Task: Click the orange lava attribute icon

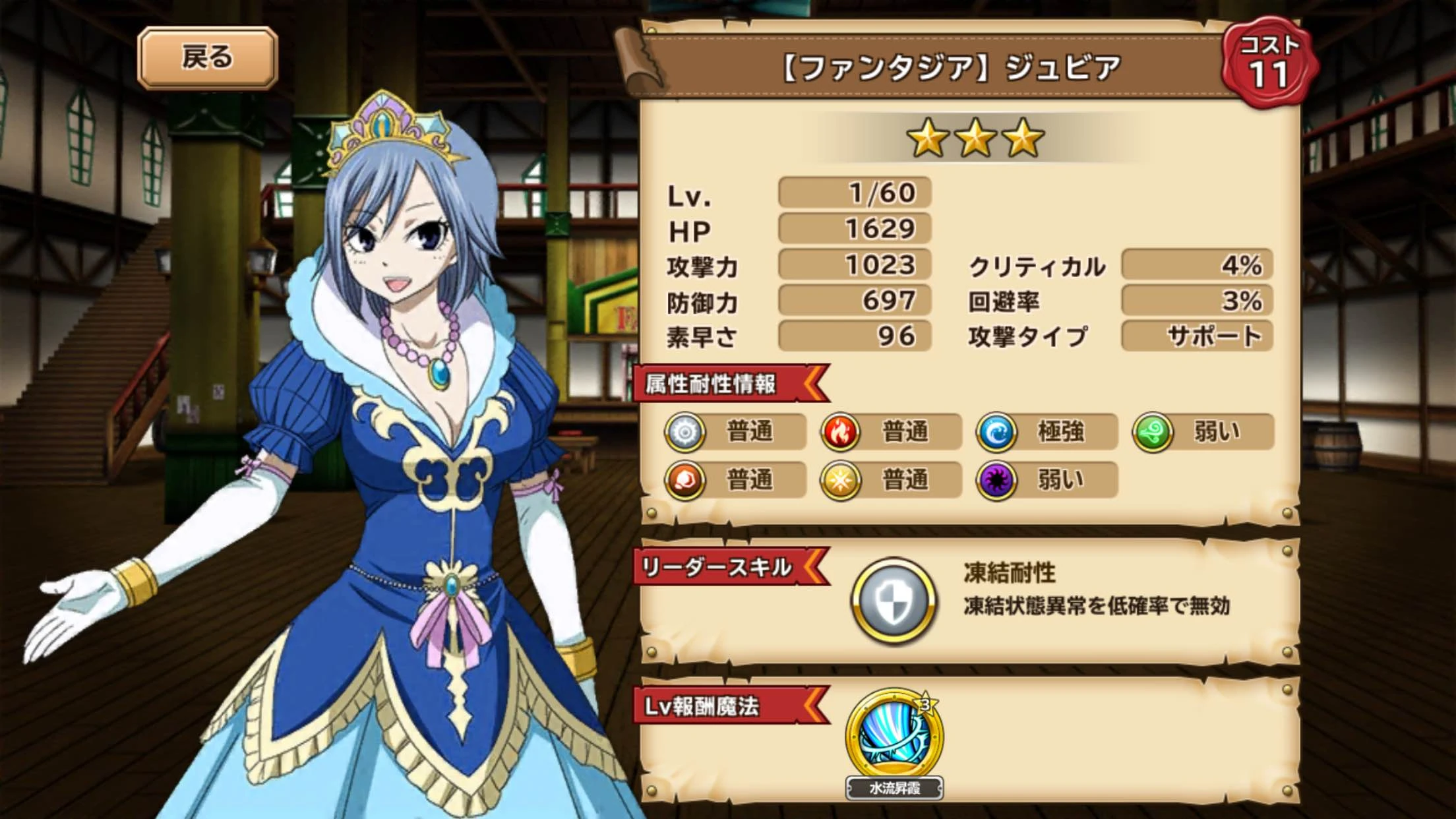Action: pos(686,481)
